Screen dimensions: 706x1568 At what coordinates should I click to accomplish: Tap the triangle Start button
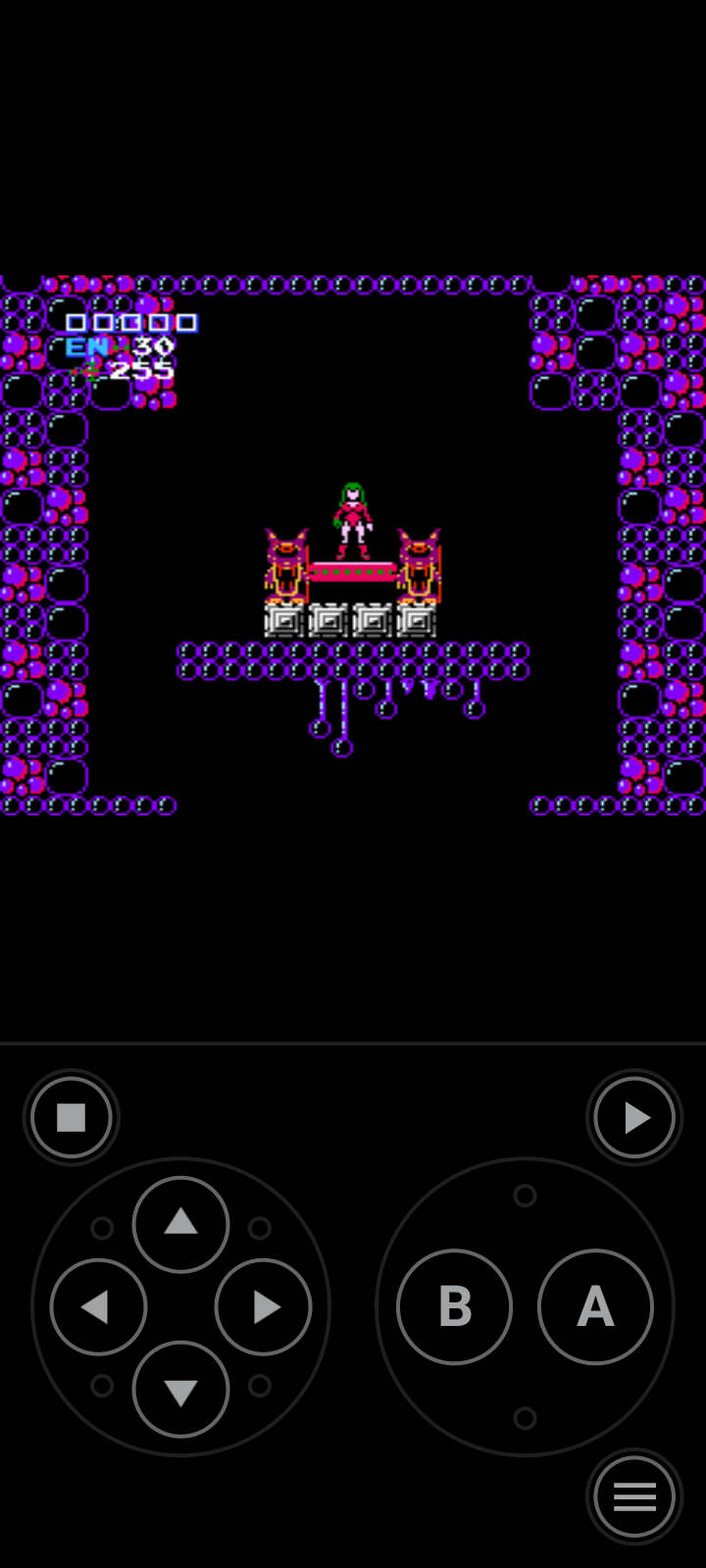point(634,1117)
